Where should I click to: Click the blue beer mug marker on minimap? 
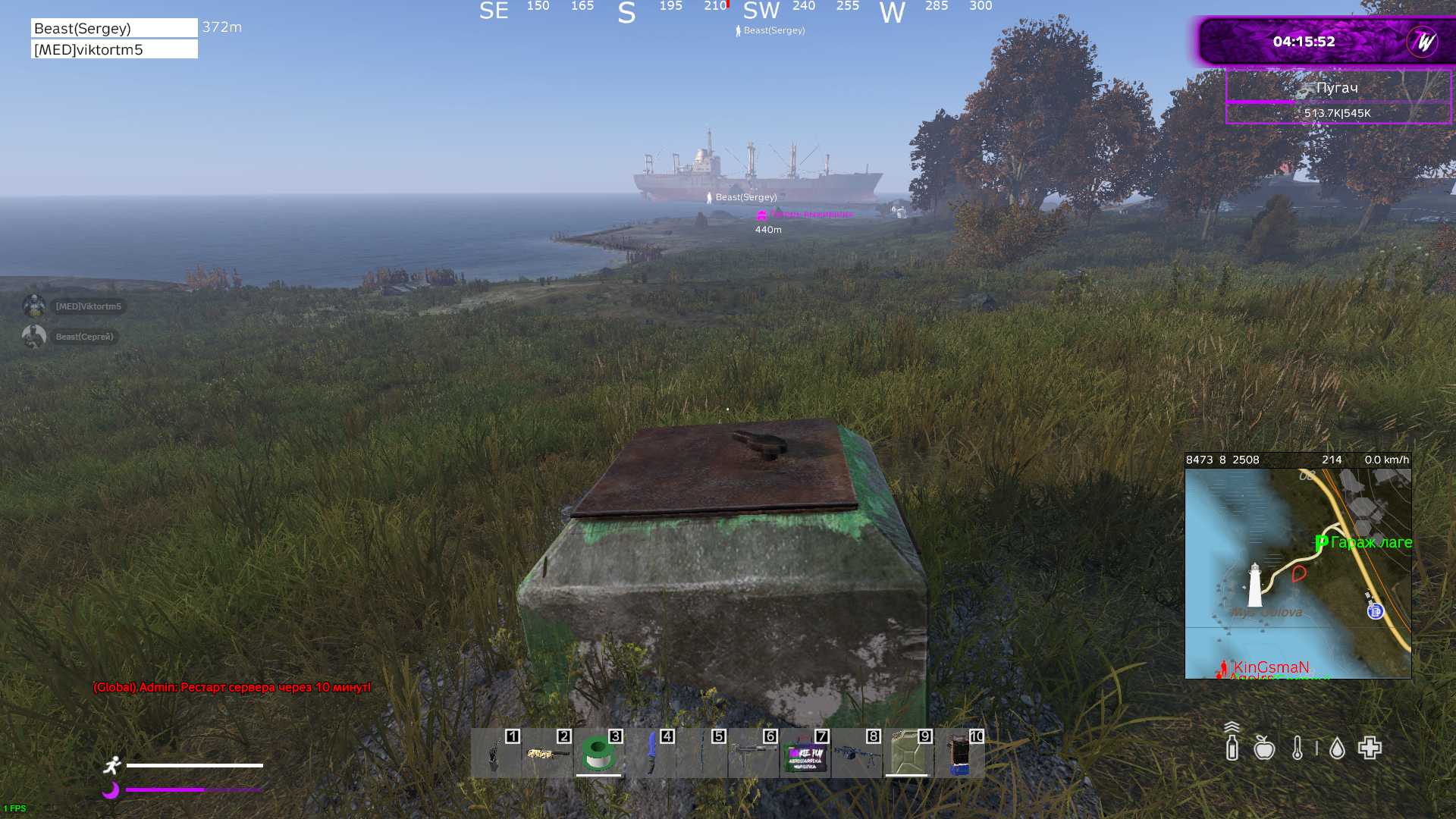(x=1376, y=611)
